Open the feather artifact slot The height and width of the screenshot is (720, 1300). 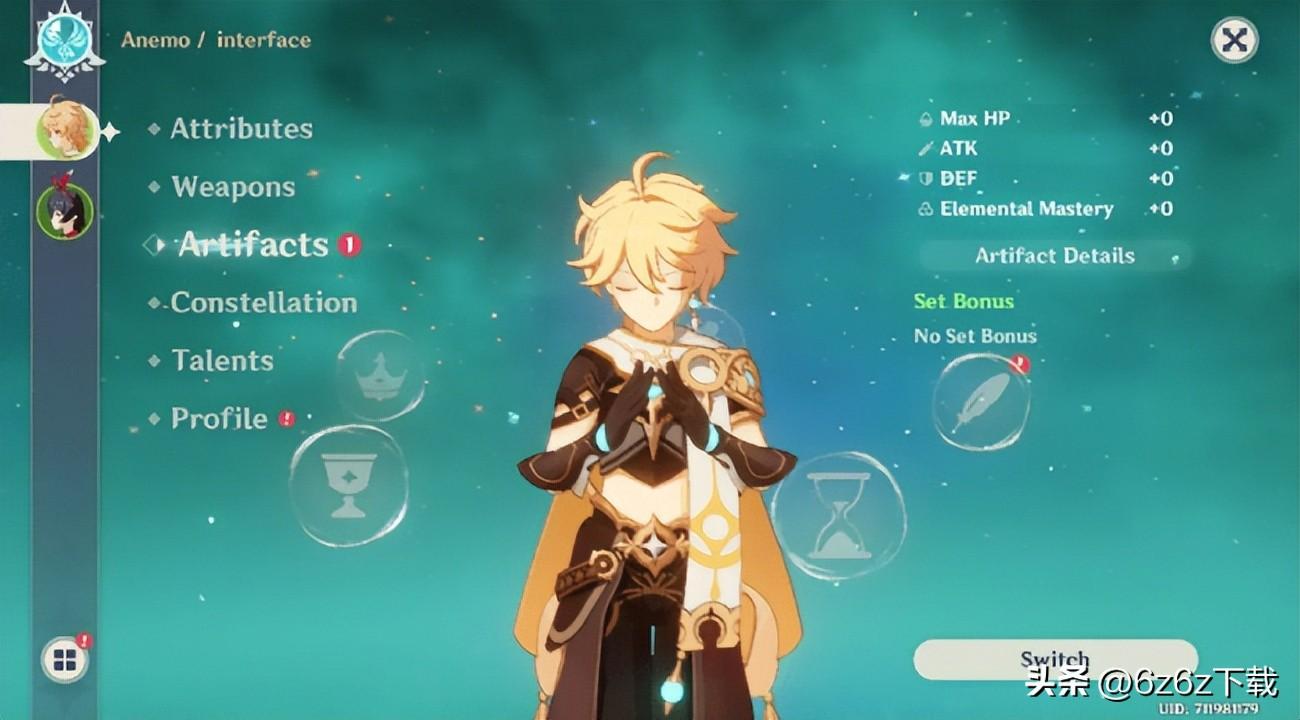980,402
